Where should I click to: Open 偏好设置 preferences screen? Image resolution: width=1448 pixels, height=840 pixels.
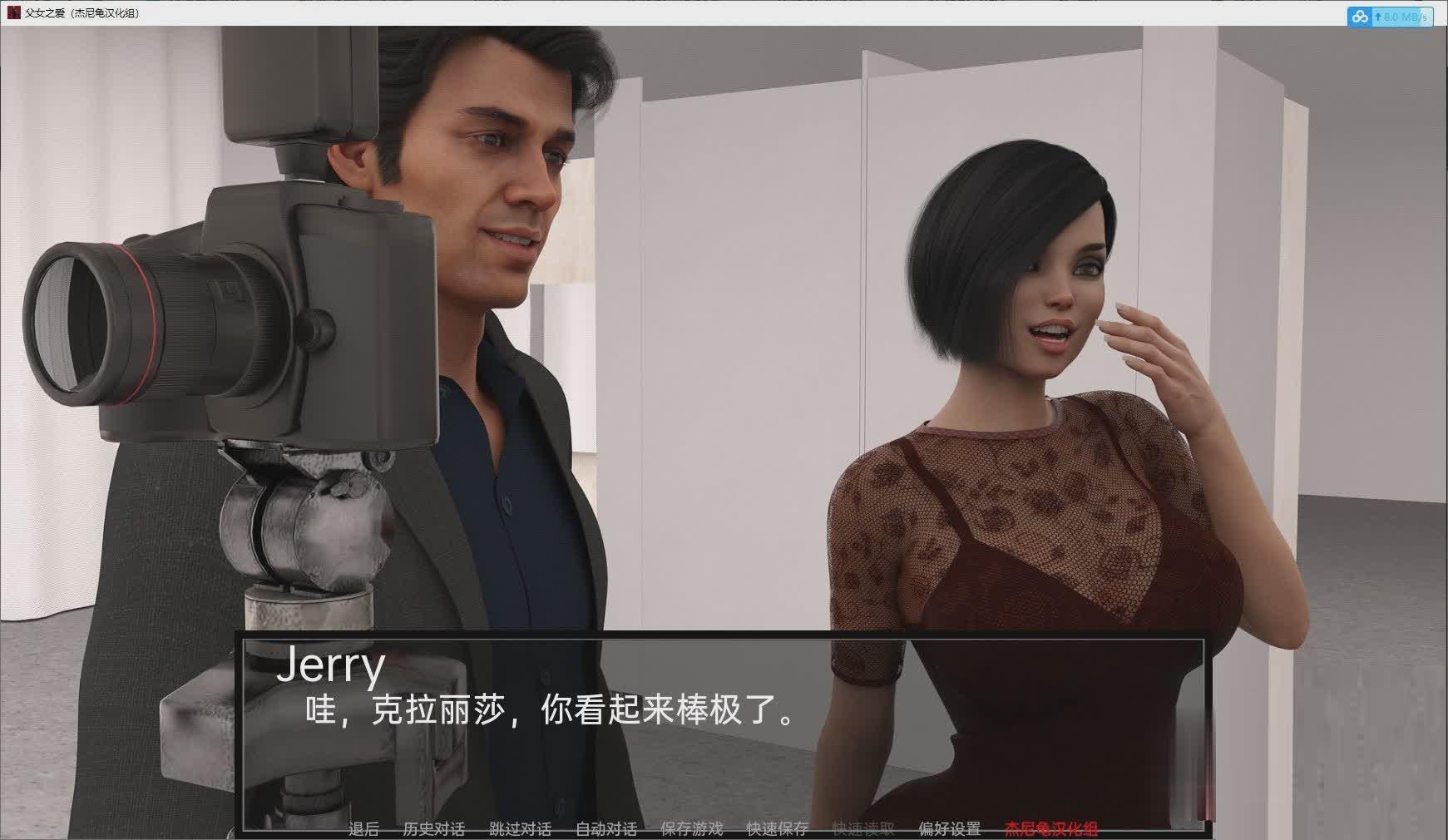tap(949, 829)
